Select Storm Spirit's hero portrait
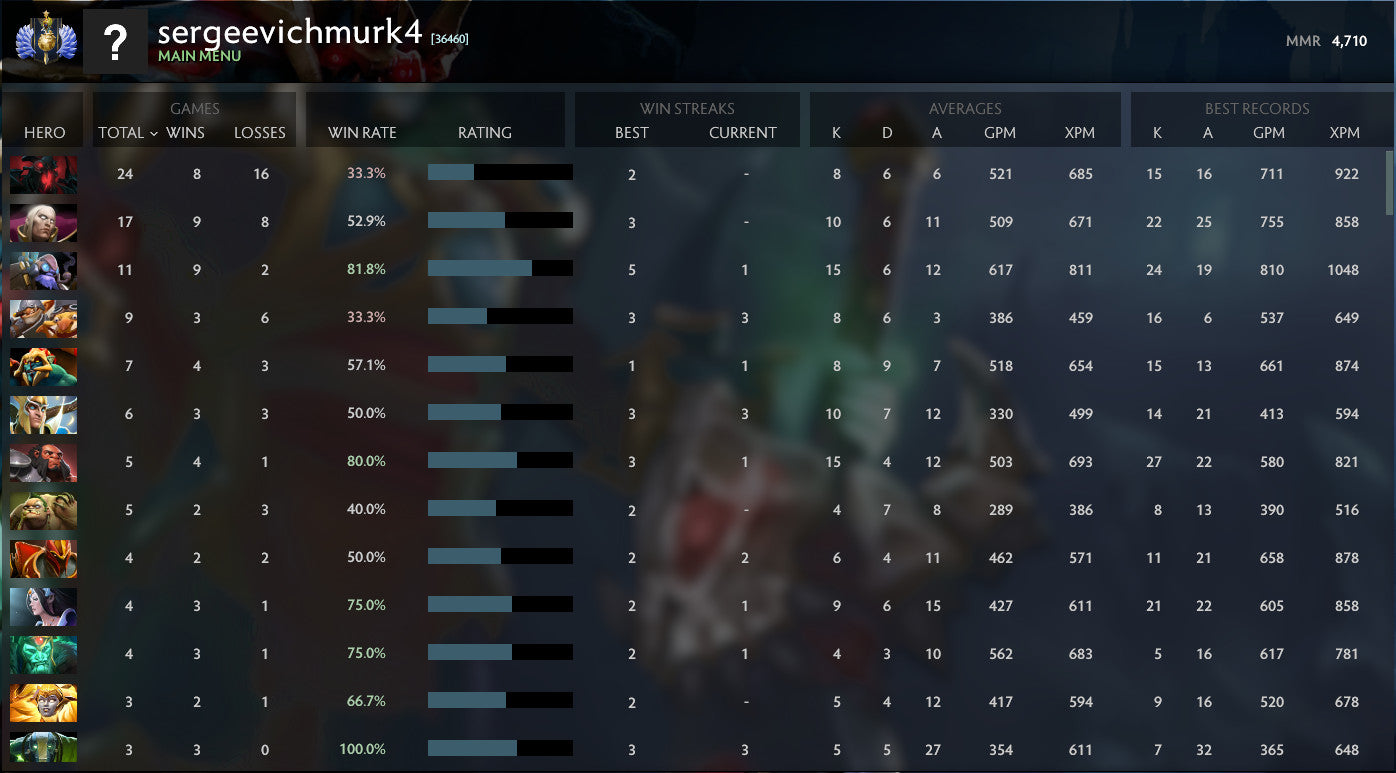This screenshot has height=773, width=1396. (43, 269)
